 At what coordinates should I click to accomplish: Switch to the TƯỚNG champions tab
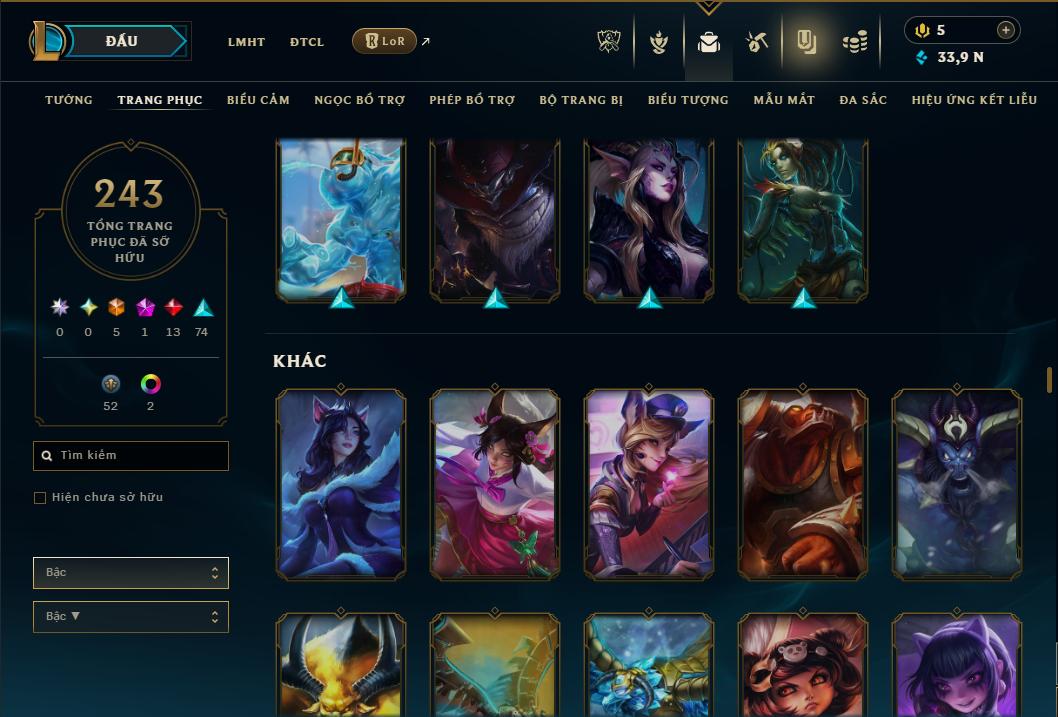(x=69, y=100)
